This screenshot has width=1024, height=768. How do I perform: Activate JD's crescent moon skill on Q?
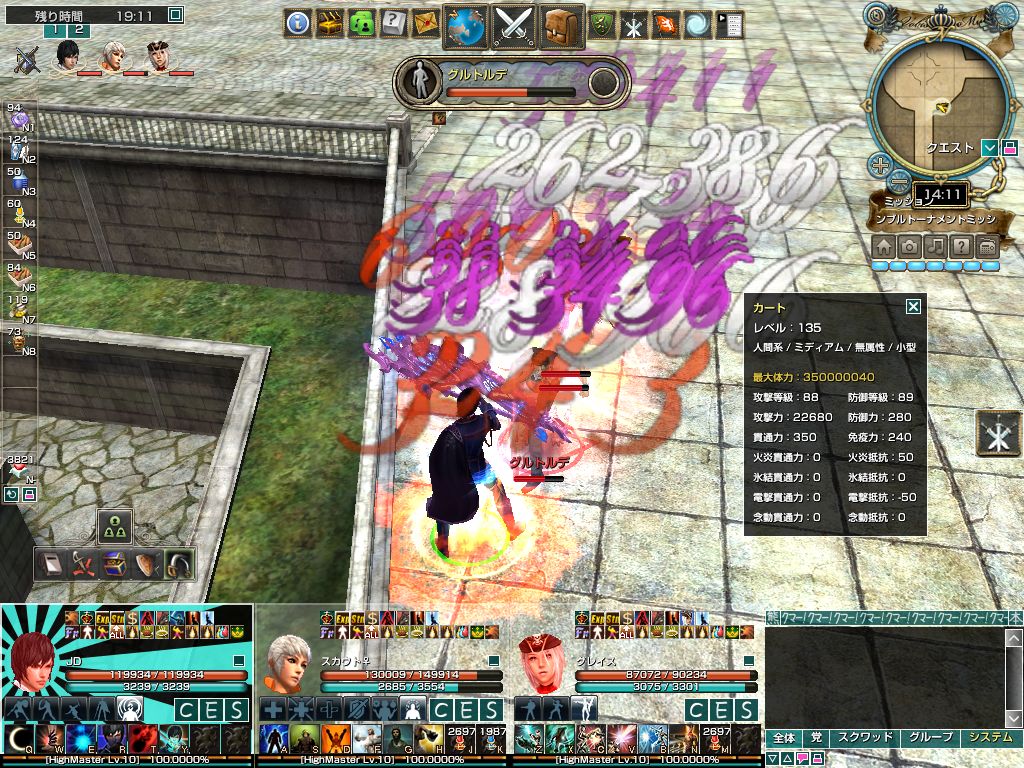[20, 740]
